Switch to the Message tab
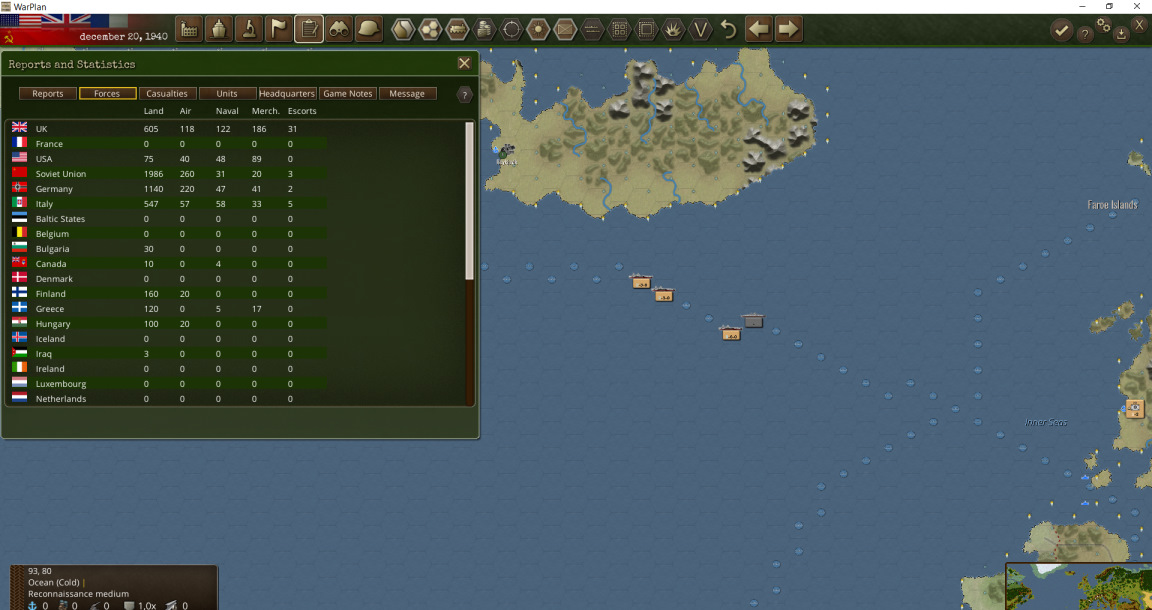The image size is (1152, 610). (x=407, y=94)
